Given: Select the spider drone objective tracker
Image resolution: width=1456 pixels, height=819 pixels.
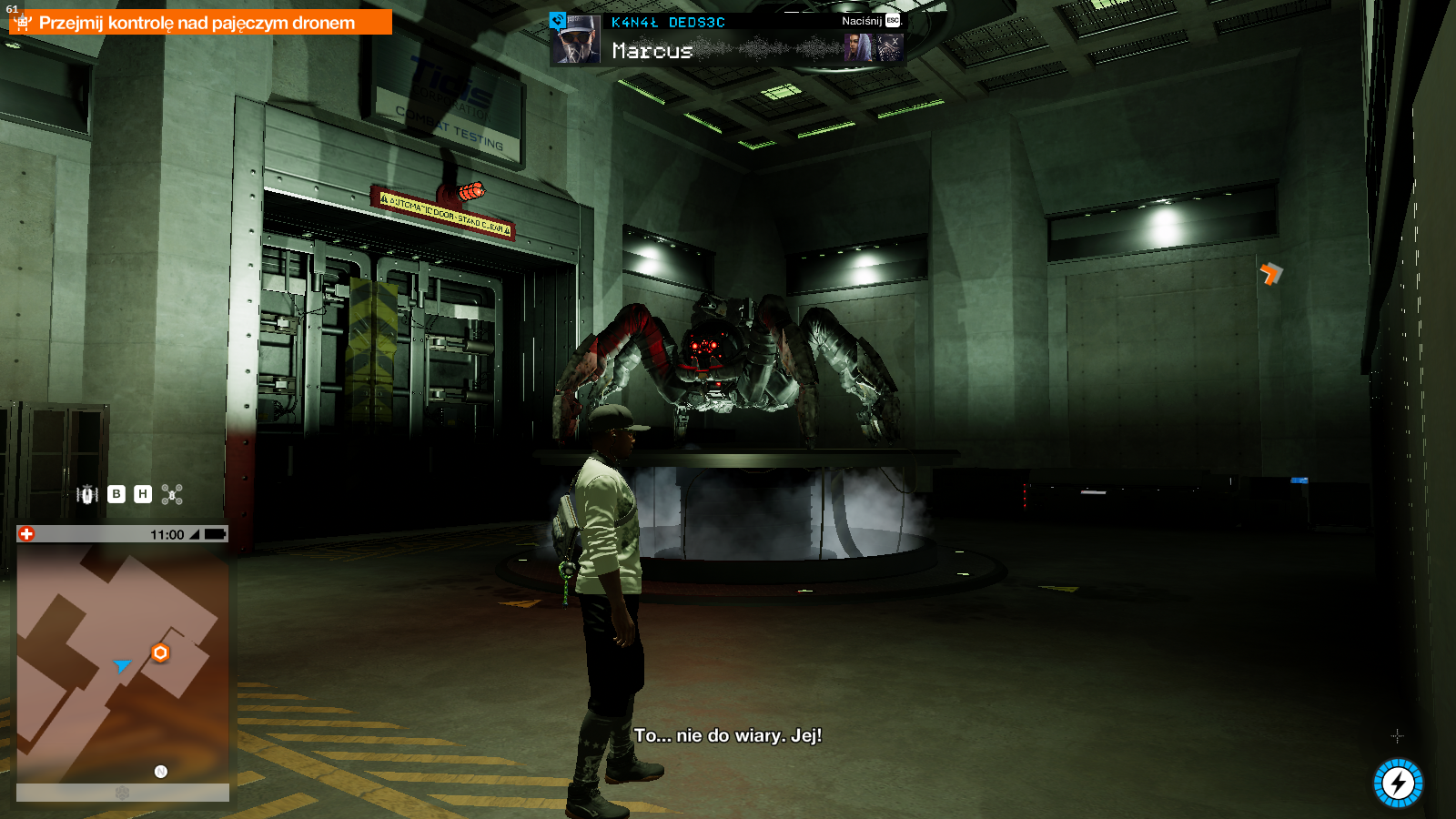Looking at the screenshot, I should pyautogui.click(x=200, y=23).
